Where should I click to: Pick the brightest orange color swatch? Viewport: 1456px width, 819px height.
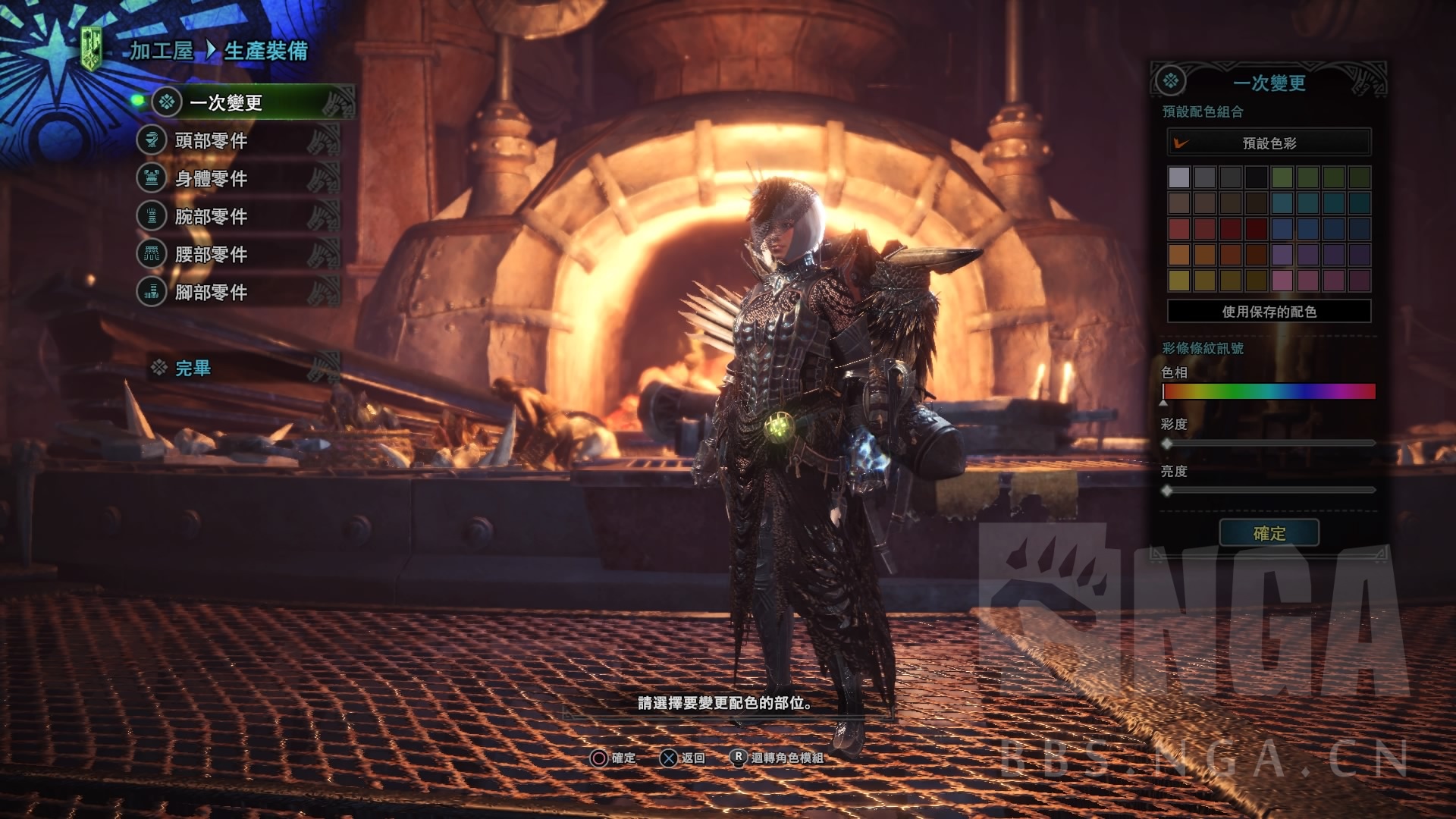tap(1178, 254)
